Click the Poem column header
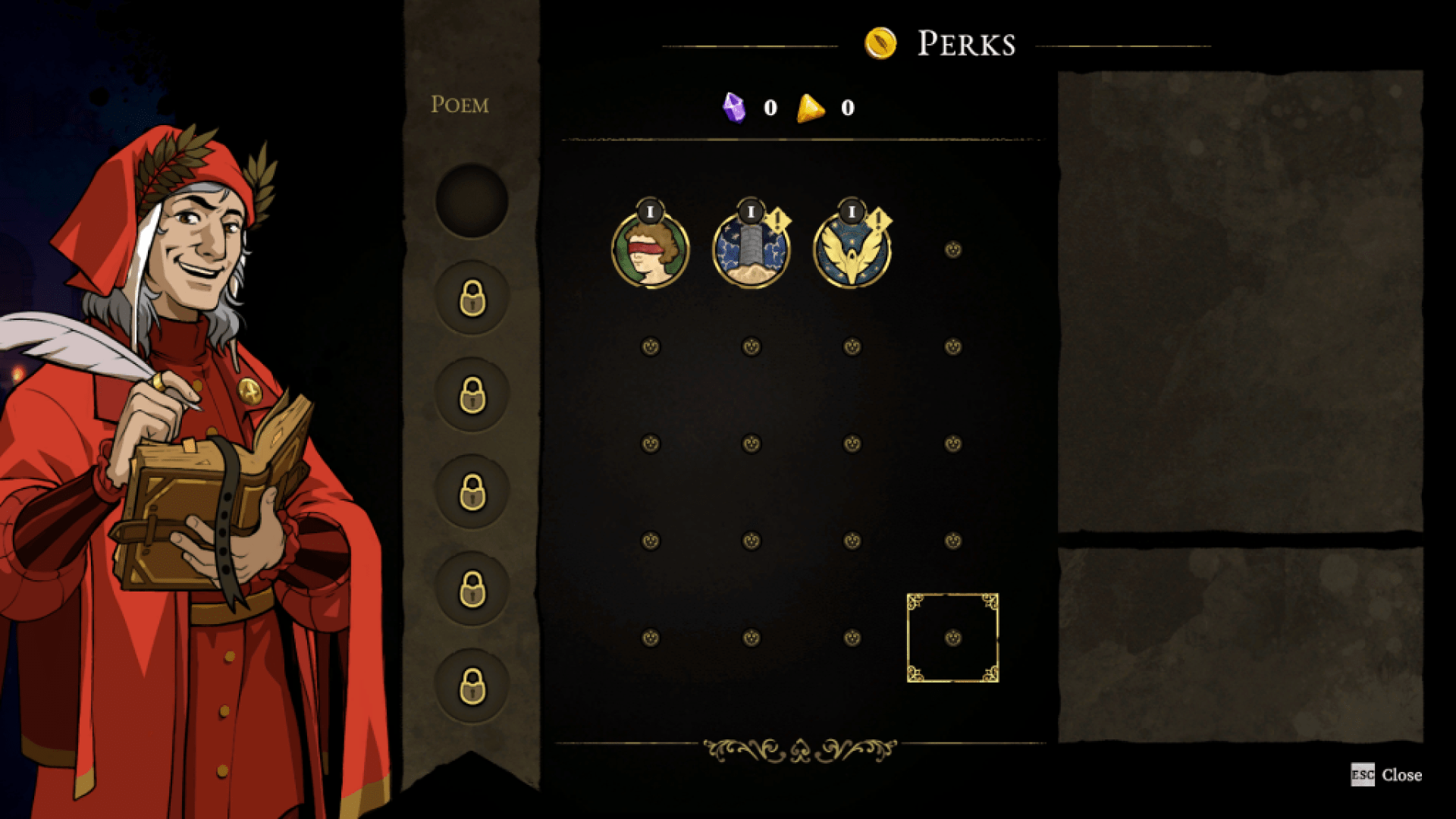This screenshot has height=819, width=1456. coord(459,105)
